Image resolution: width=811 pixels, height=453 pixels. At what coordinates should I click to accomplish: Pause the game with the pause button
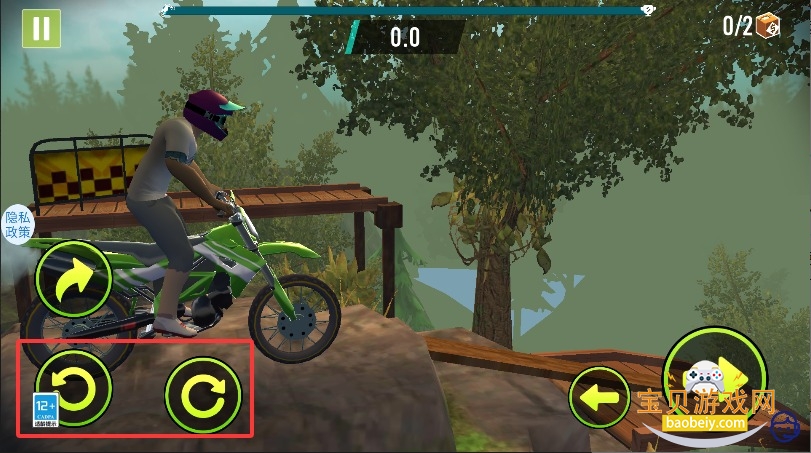pos(40,28)
